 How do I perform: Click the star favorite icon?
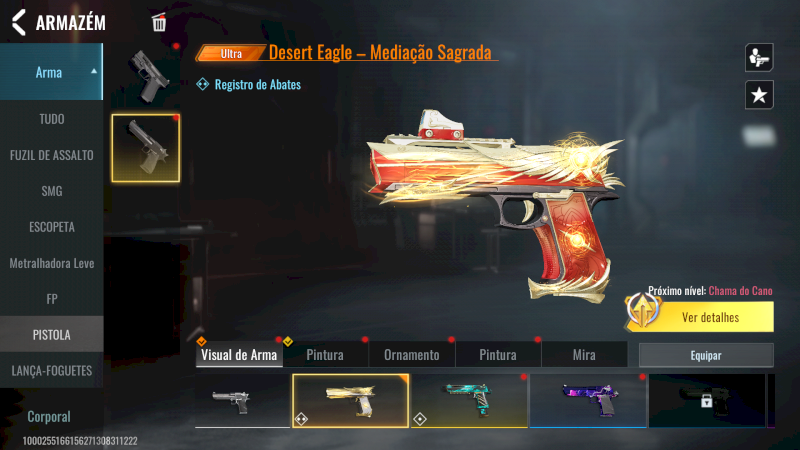point(759,95)
